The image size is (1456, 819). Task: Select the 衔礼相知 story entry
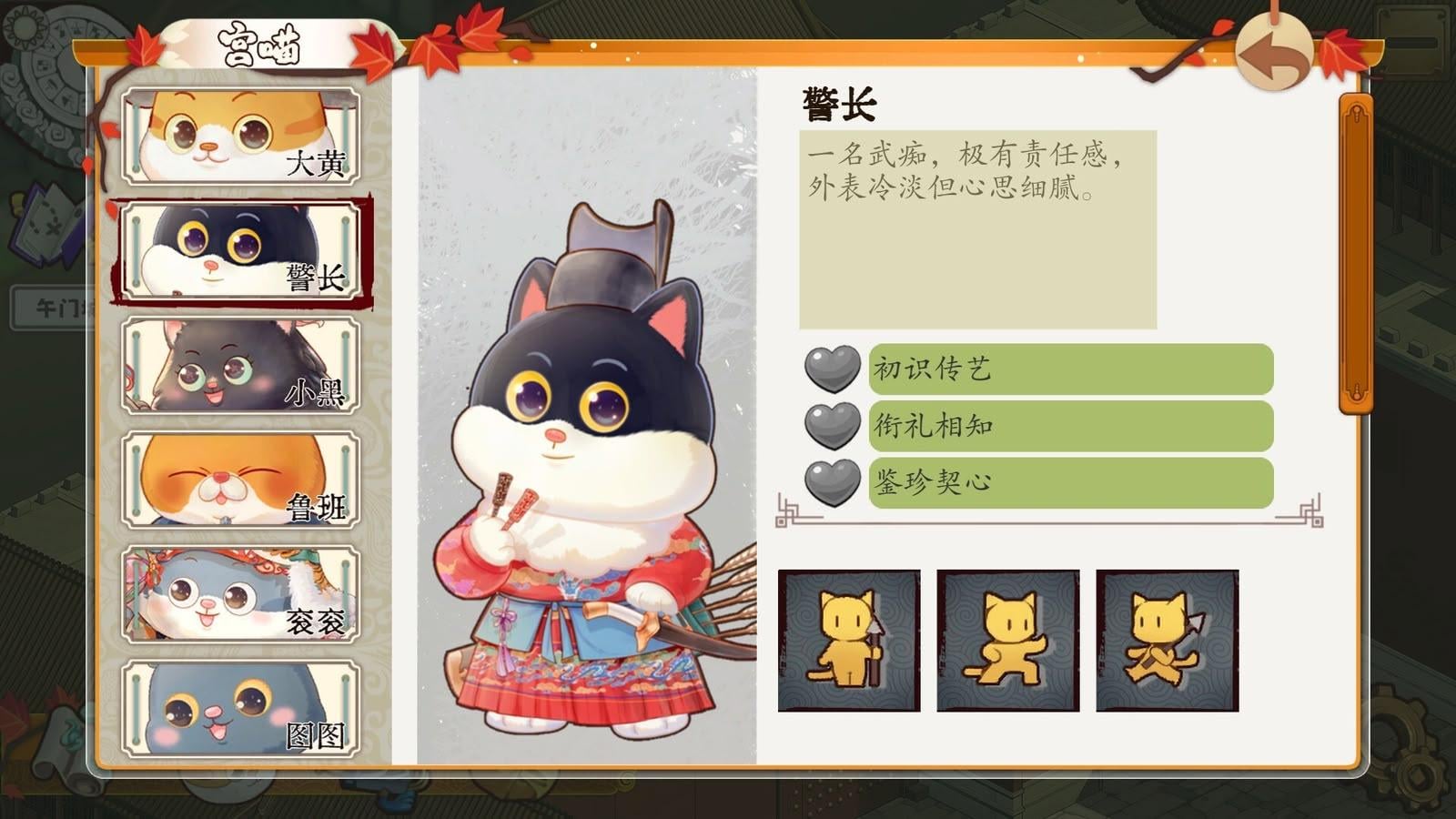[x=1070, y=426]
